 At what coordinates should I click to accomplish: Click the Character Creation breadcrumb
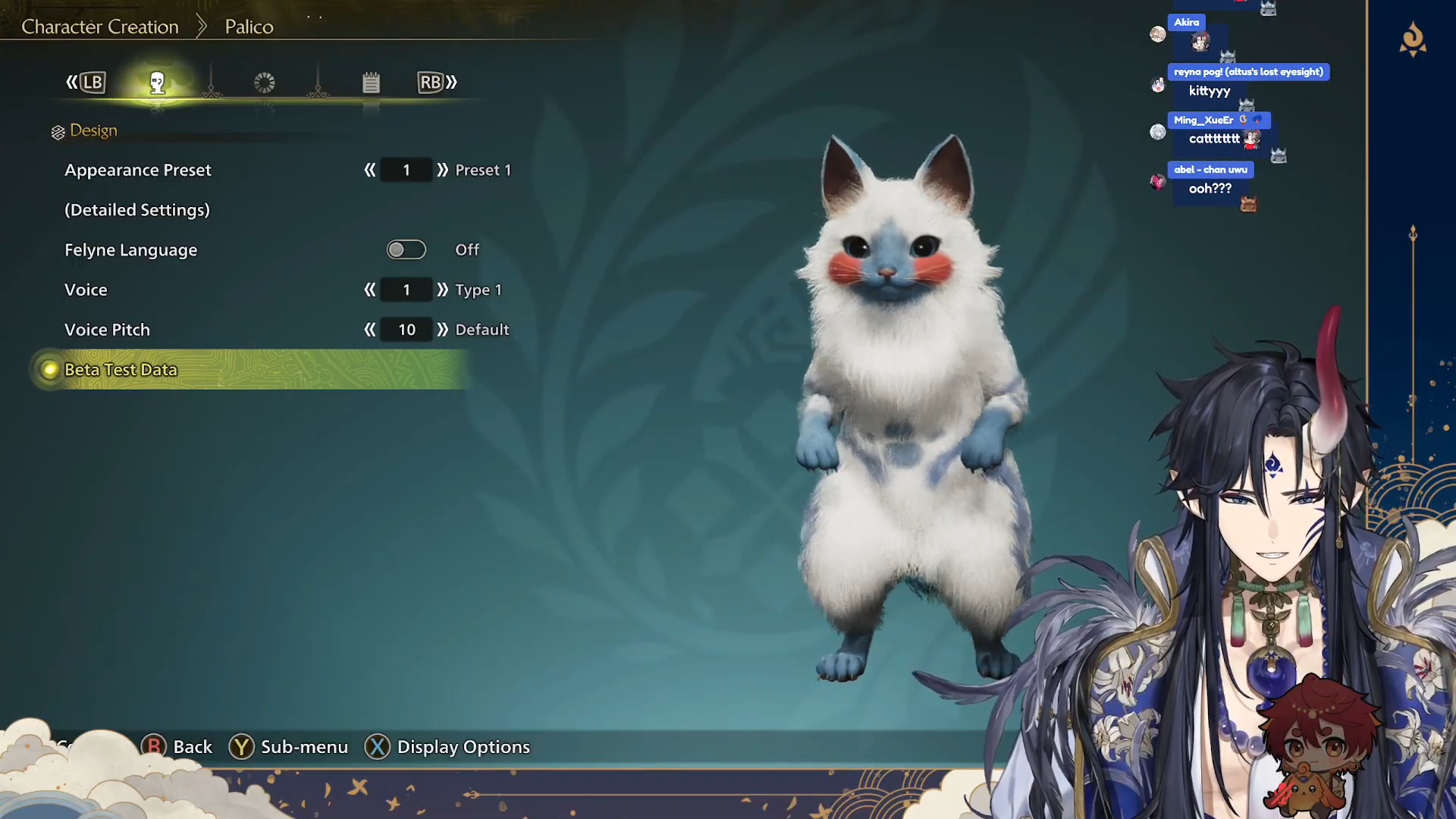[x=100, y=27]
